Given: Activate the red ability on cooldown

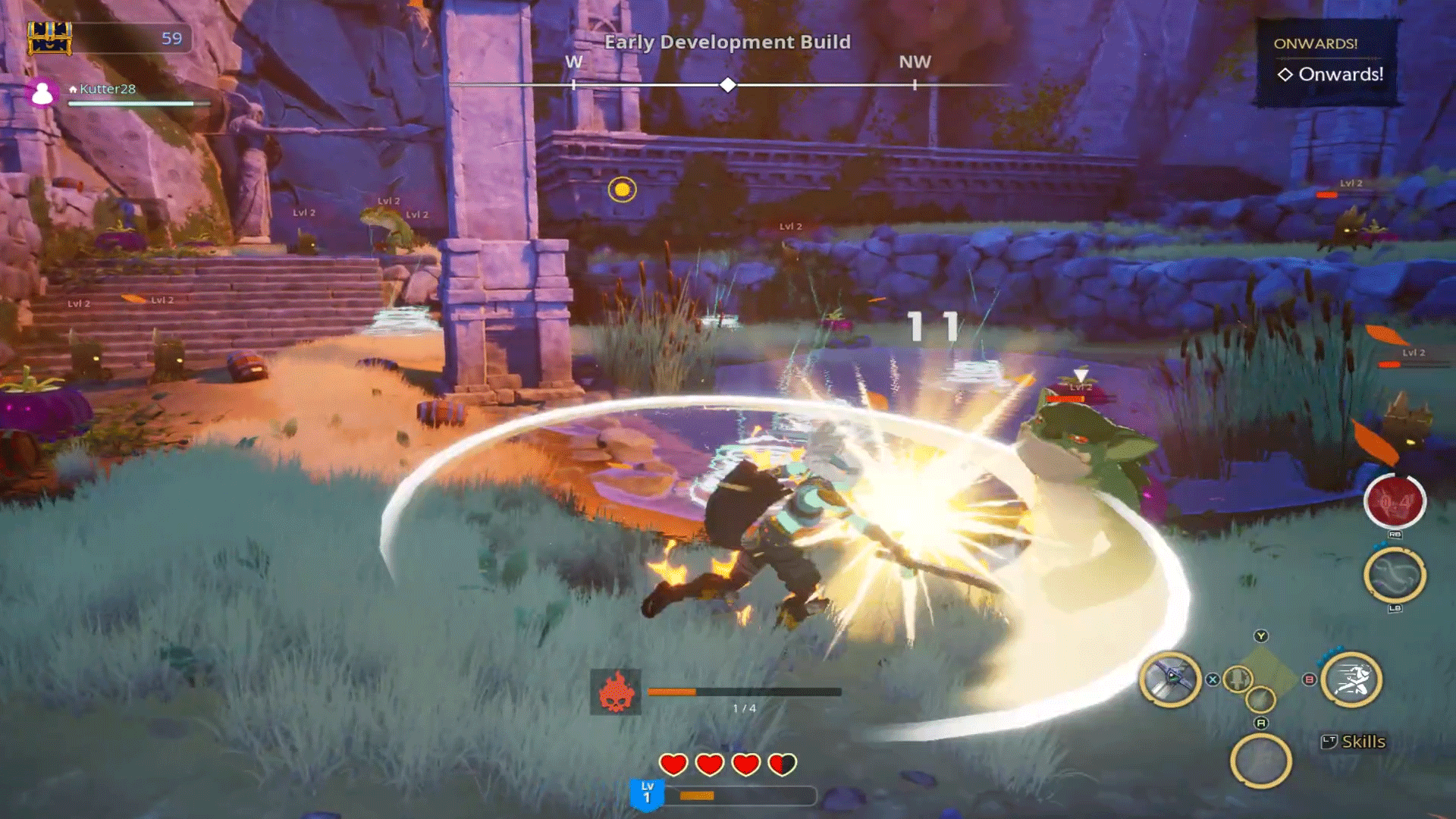Looking at the screenshot, I should (x=1395, y=501).
